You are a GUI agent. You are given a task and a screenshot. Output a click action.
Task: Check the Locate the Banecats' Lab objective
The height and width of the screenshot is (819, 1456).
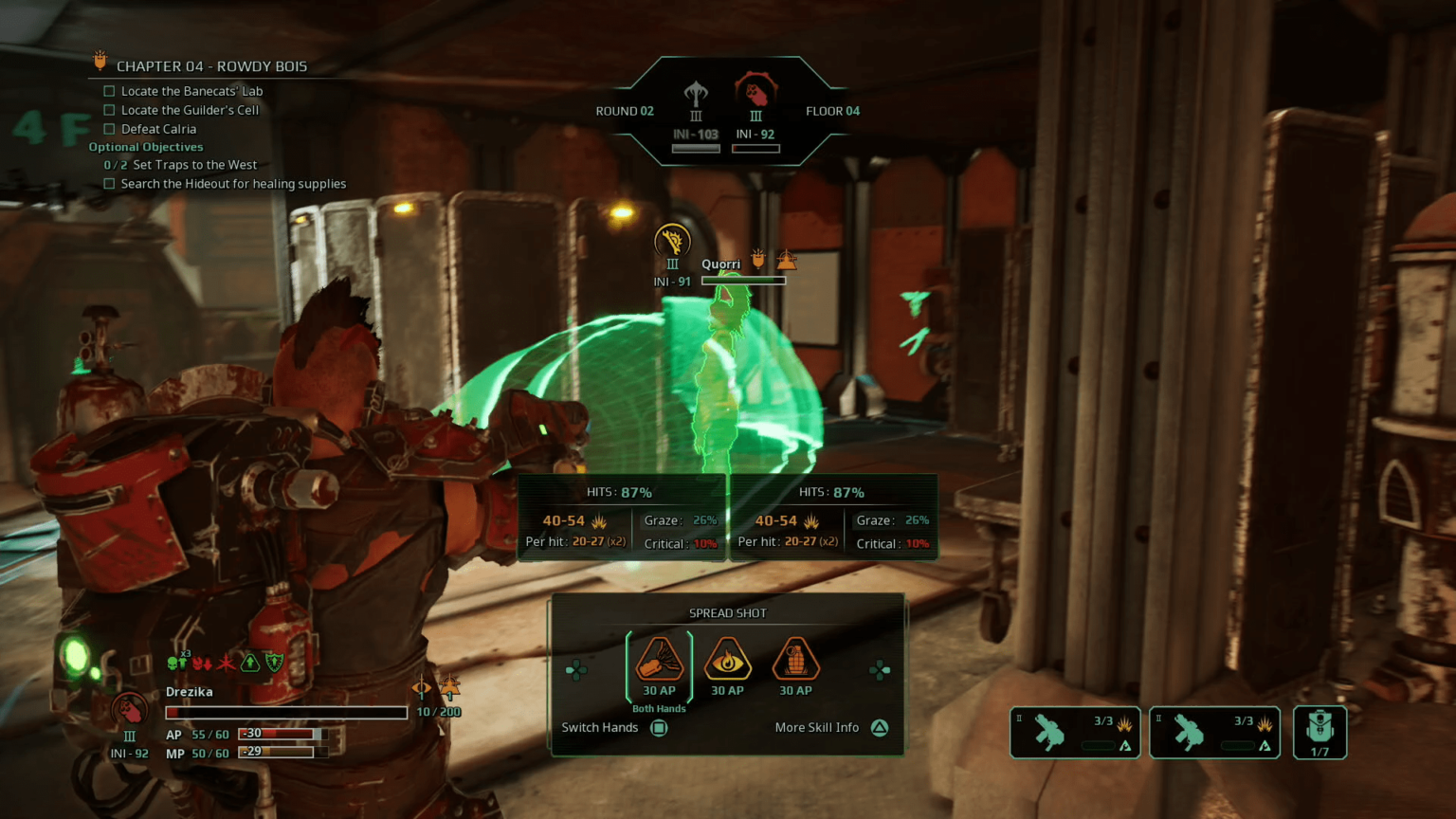tap(109, 90)
